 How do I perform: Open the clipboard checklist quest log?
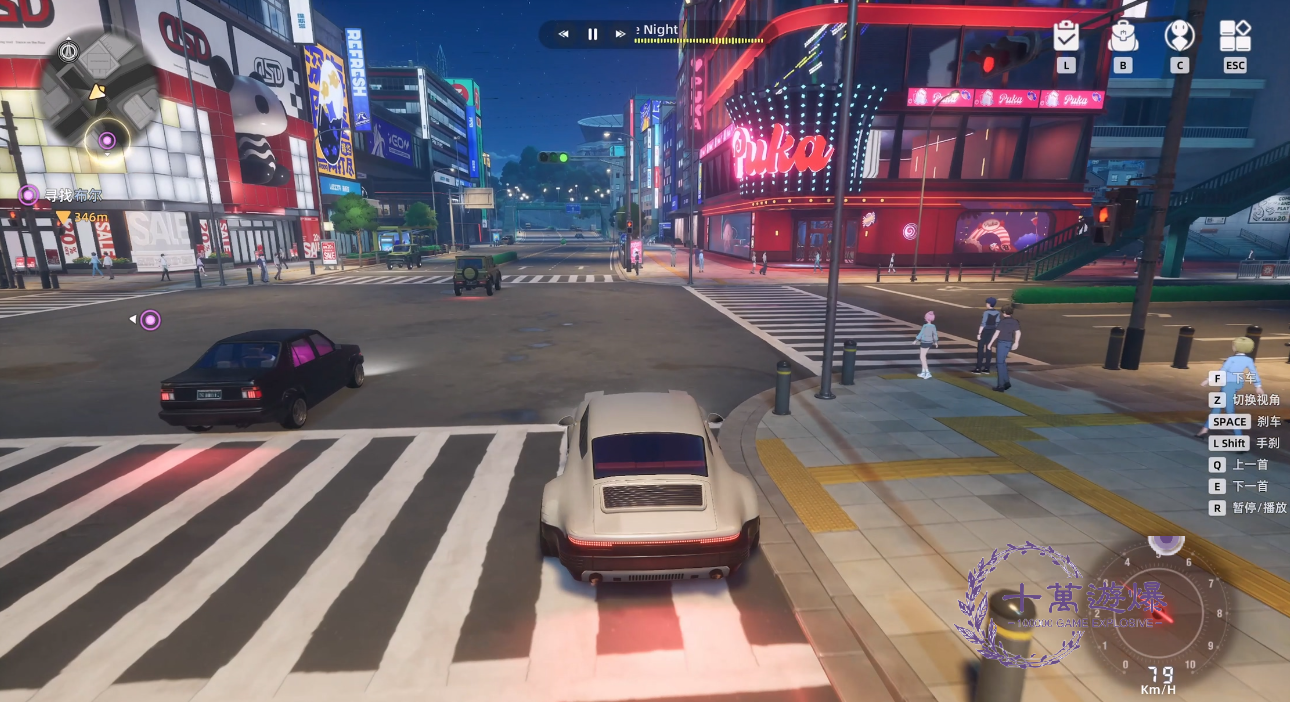coord(1066,37)
